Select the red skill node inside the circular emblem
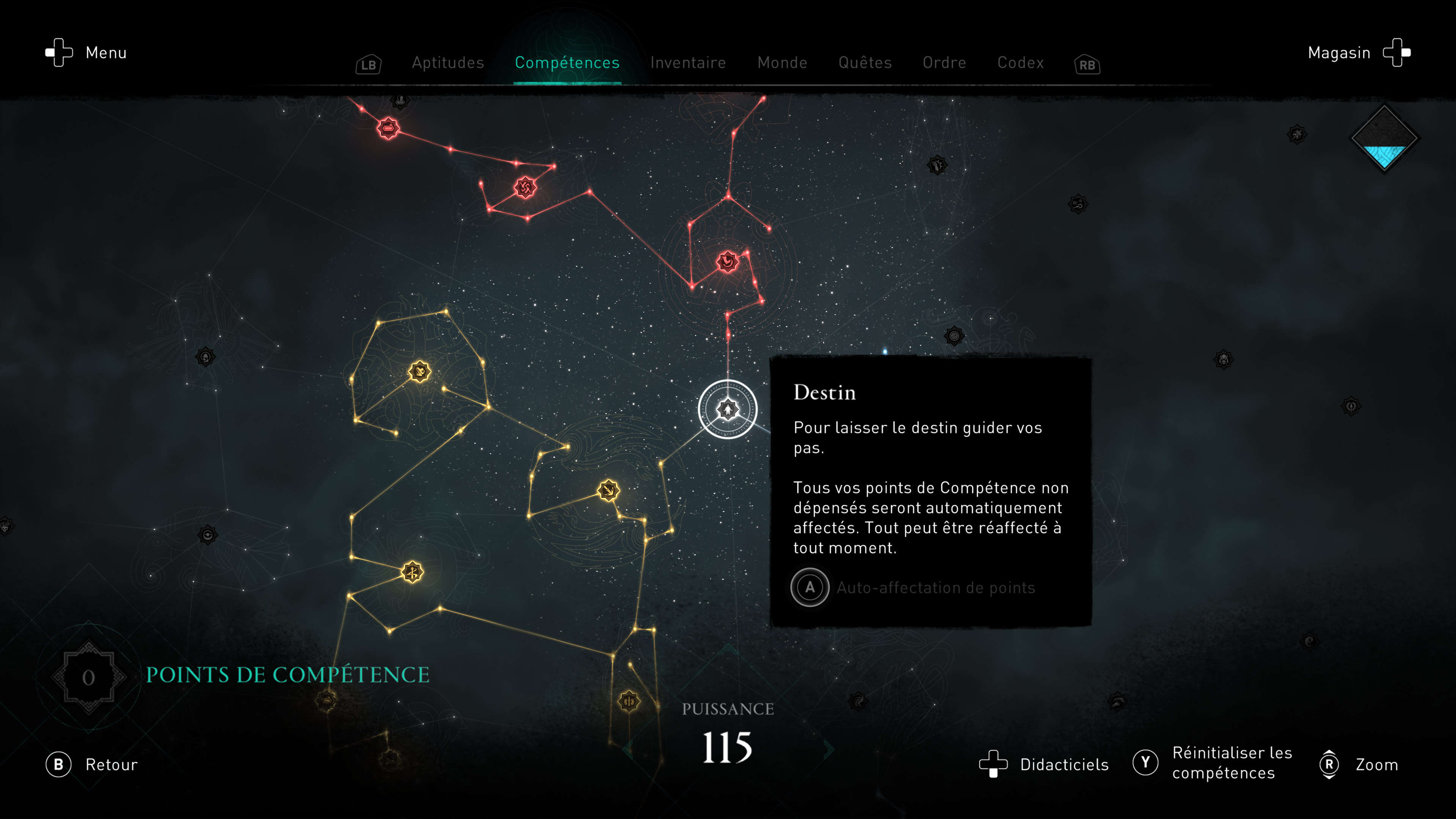 [x=728, y=261]
